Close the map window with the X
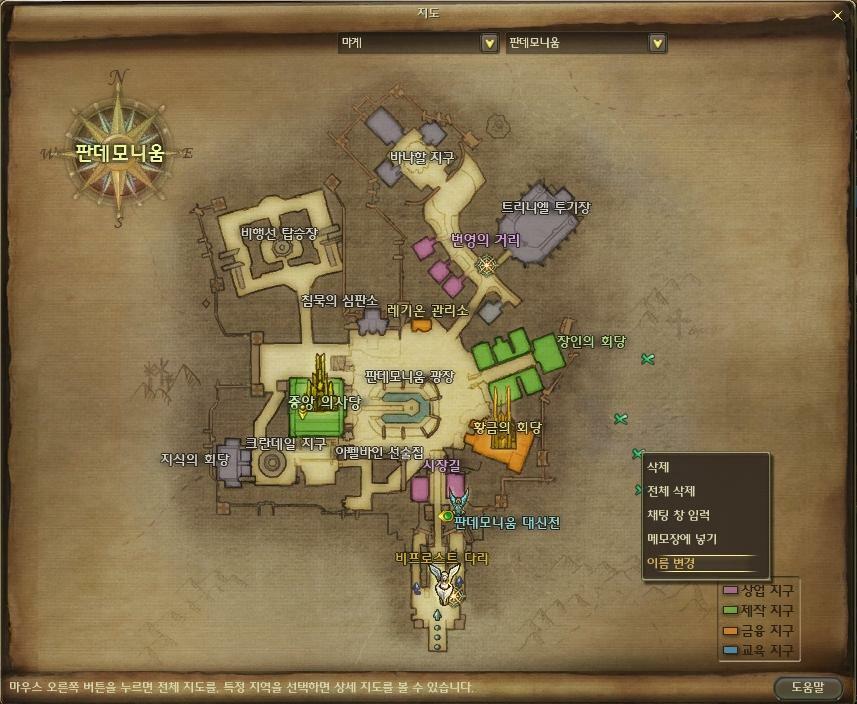This screenshot has height=704, width=857. (838, 15)
